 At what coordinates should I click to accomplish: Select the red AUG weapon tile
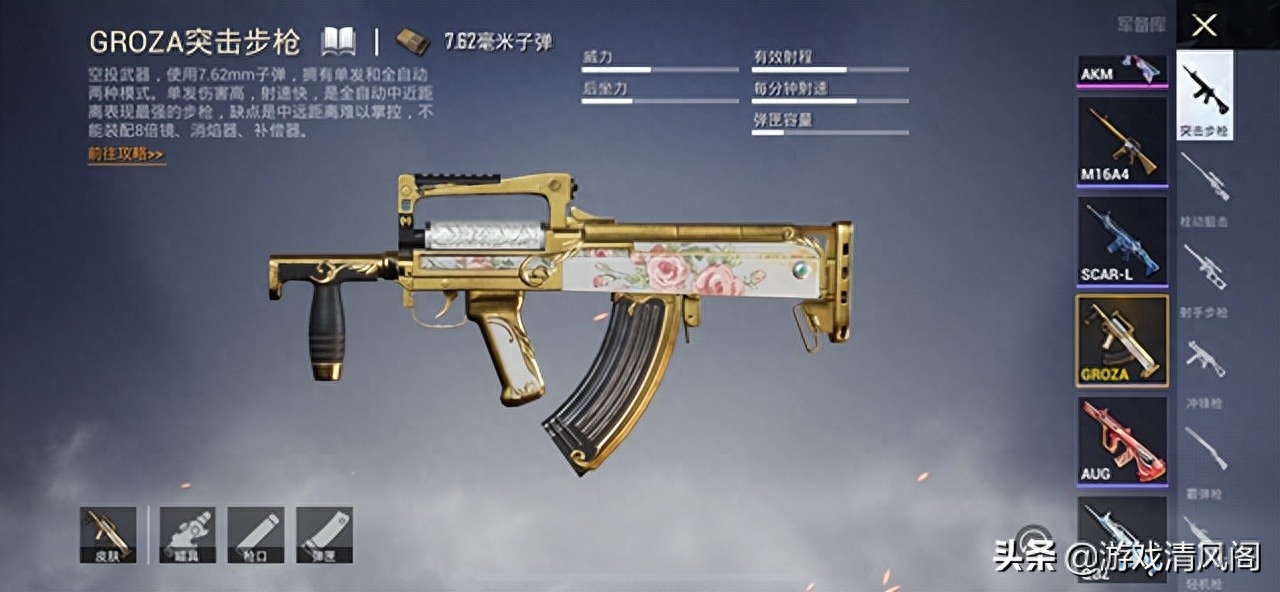pyautogui.click(x=1121, y=440)
